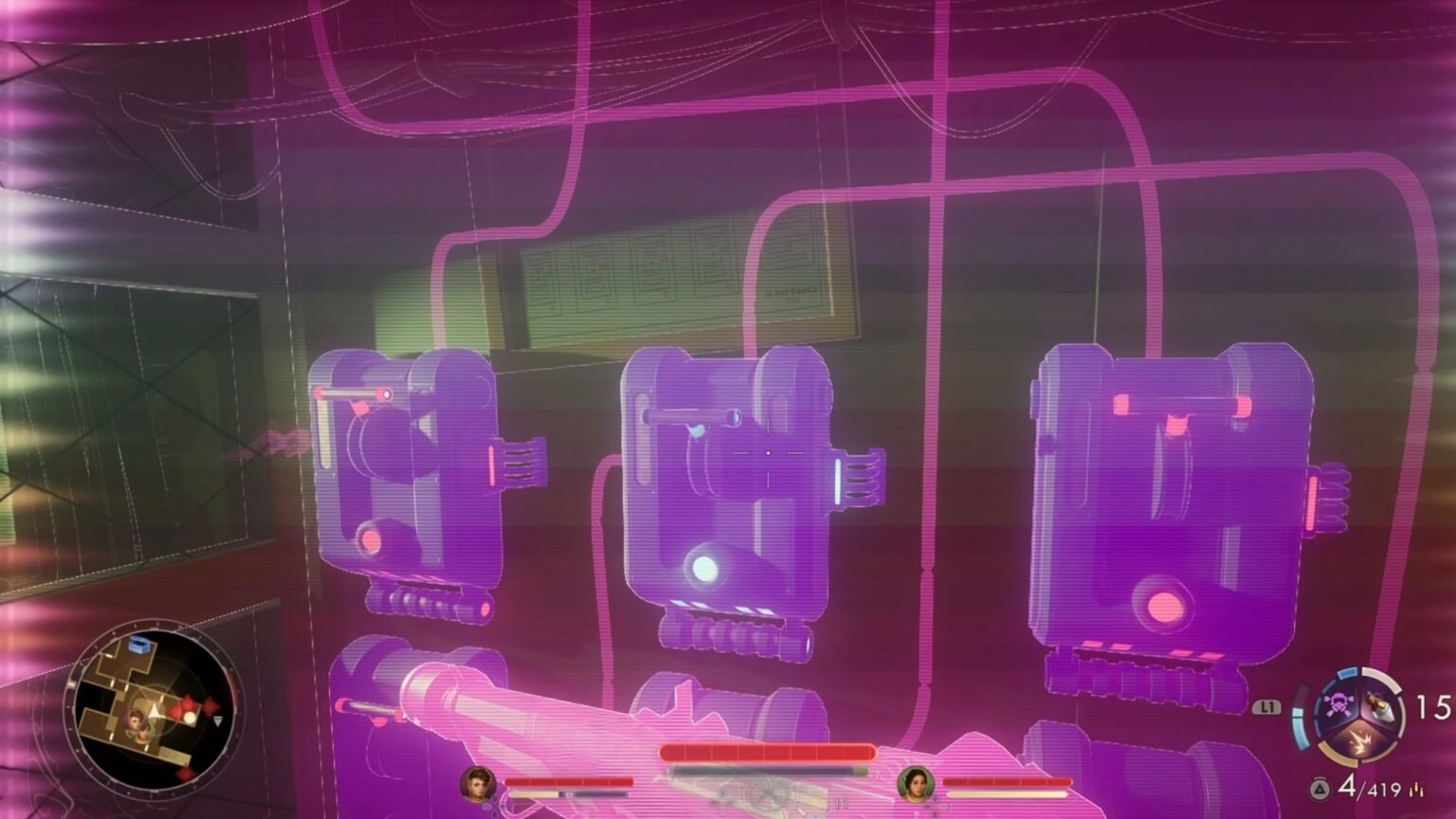Click the player arrow at the minimap center
Image resolution: width=1456 pixels, height=819 pixels.
(x=155, y=711)
